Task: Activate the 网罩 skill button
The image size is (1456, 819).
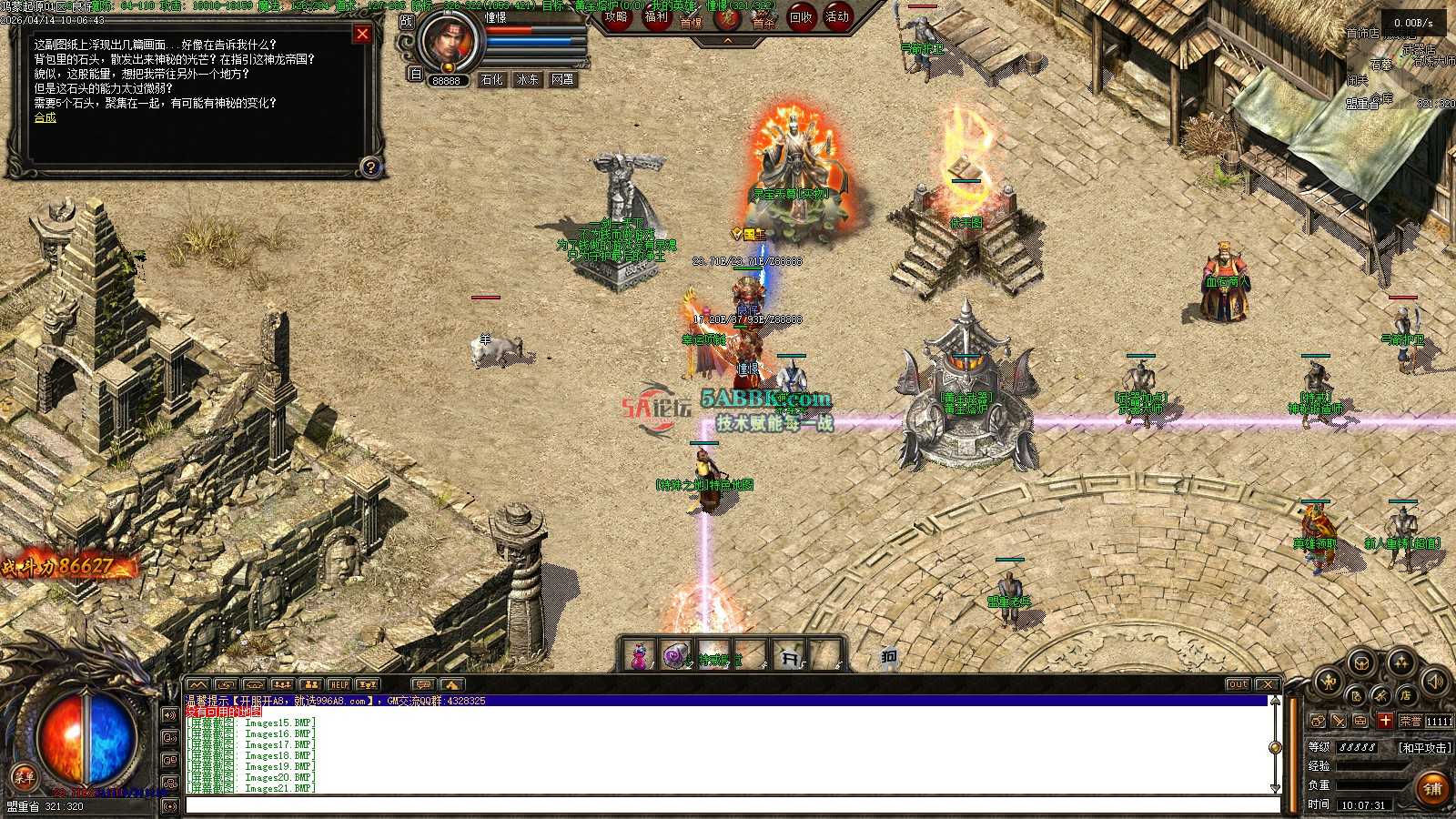Action: (x=563, y=79)
